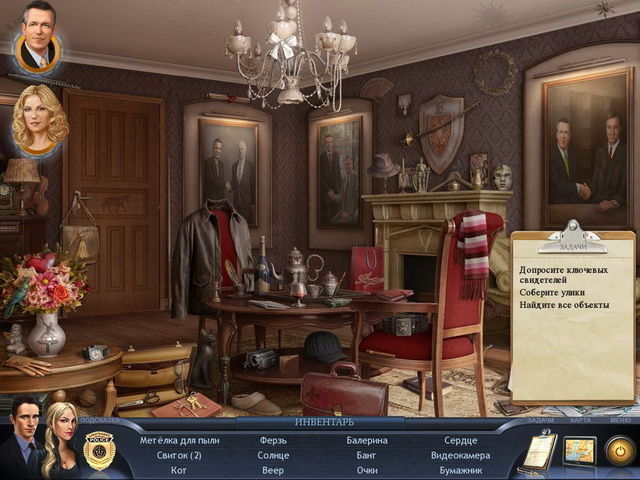Pick 'Банг' from the object list
640x480 pixels.
(x=367, y=455)
